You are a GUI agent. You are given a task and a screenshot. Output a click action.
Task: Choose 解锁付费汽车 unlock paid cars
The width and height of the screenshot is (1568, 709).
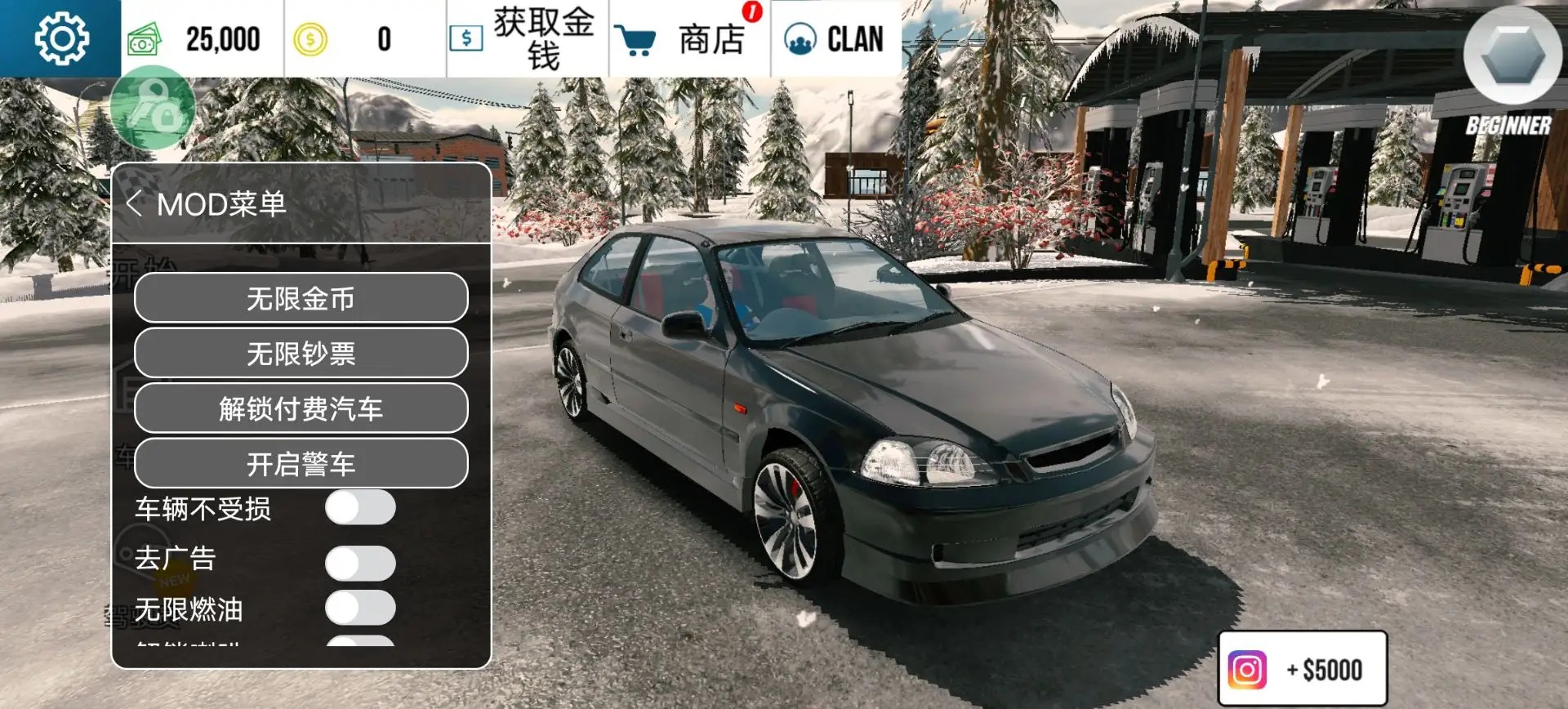point(301,408)
